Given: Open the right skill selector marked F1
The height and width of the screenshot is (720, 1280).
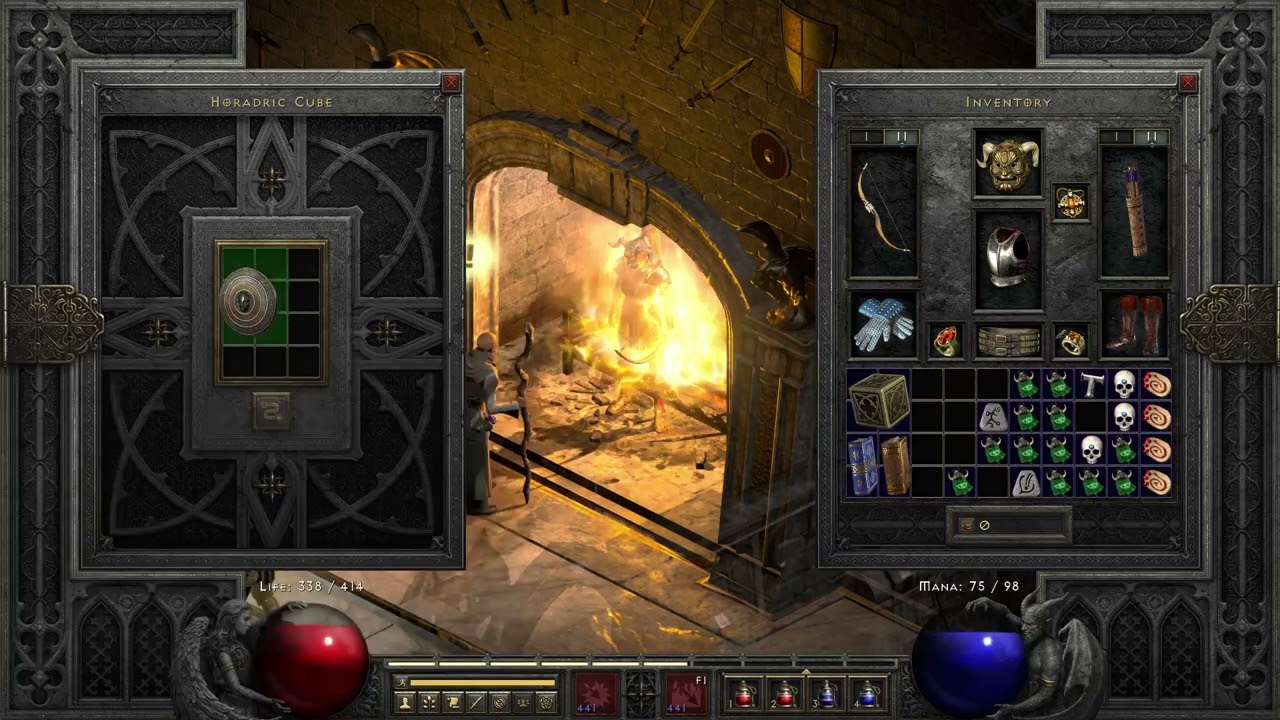Looking at the screenshot, I should click(x=685, y=694).
